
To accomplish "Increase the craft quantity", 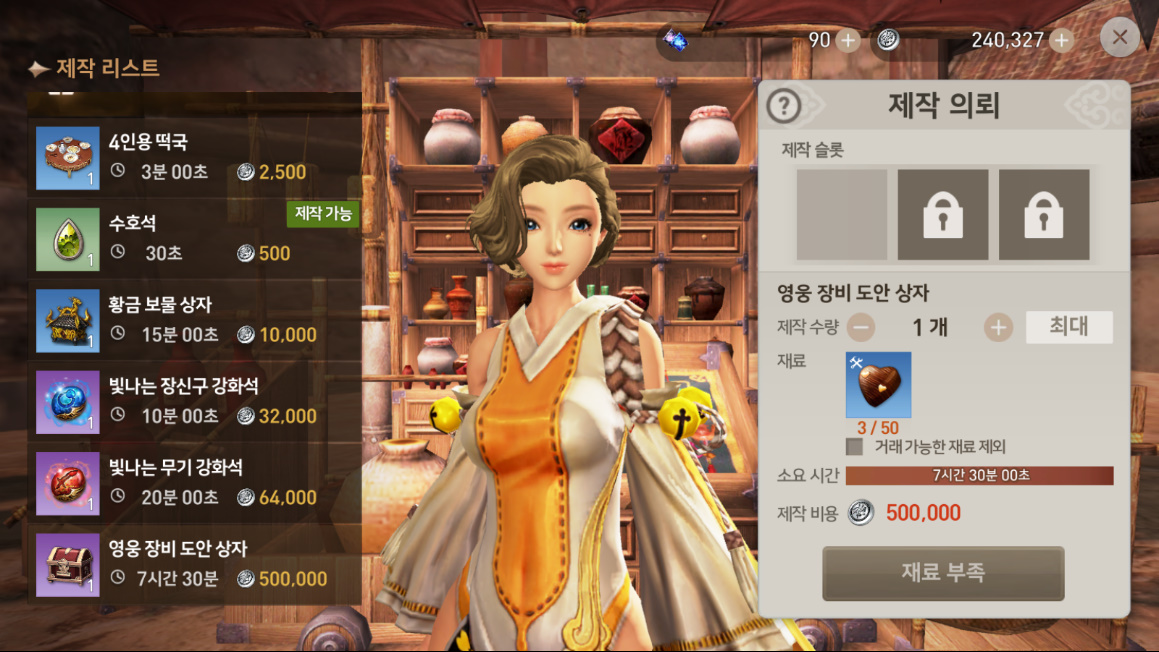I will pyautogui.click(x=998, y=327).
